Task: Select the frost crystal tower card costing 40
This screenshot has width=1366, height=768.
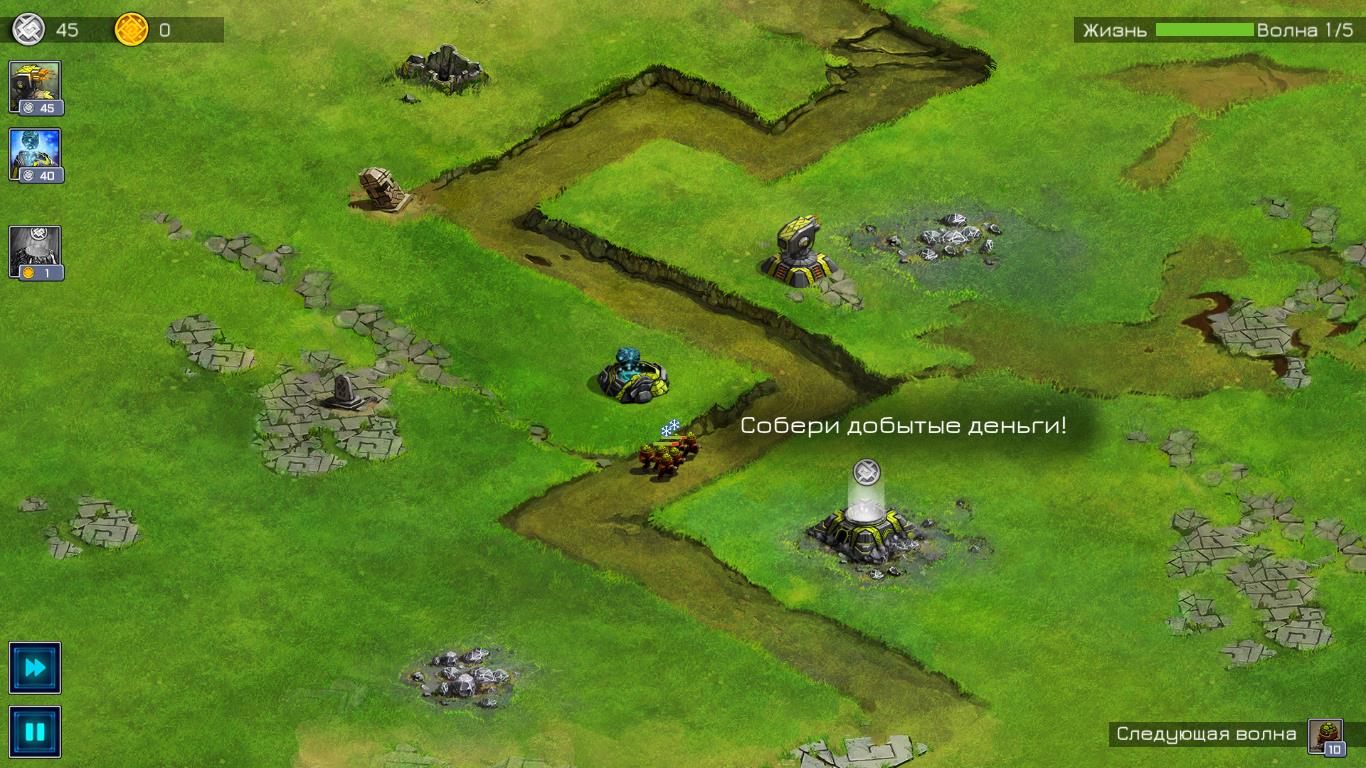Action: pos(36,152)
